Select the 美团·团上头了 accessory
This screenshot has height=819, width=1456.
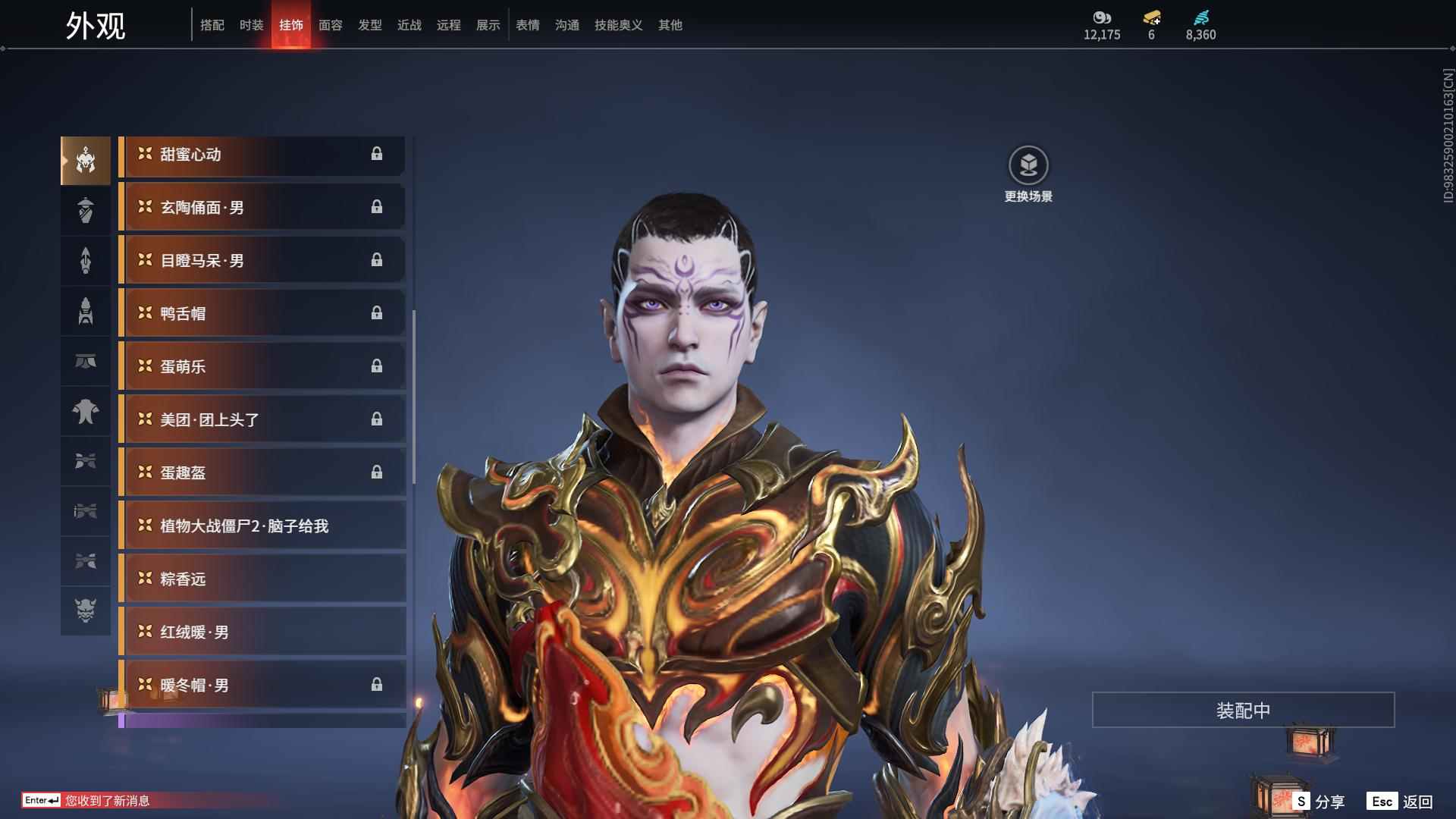262,419
